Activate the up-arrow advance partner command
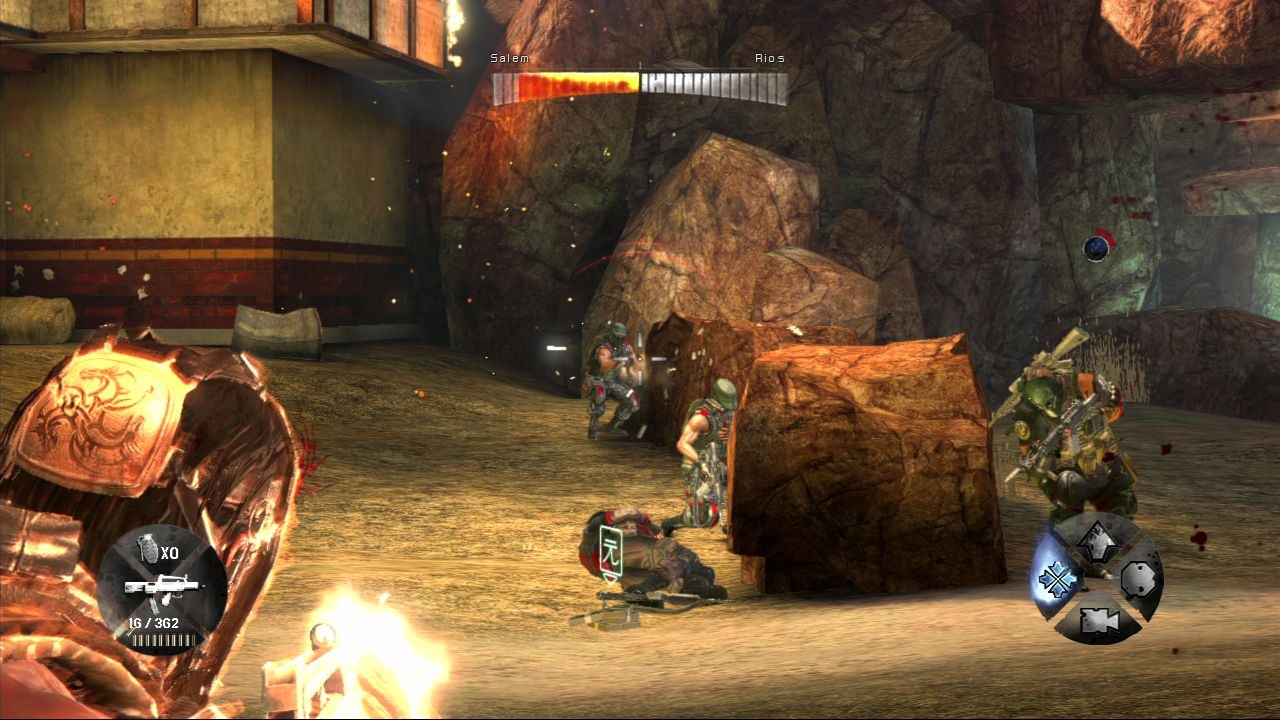1280x720 pixels. 1097,540
